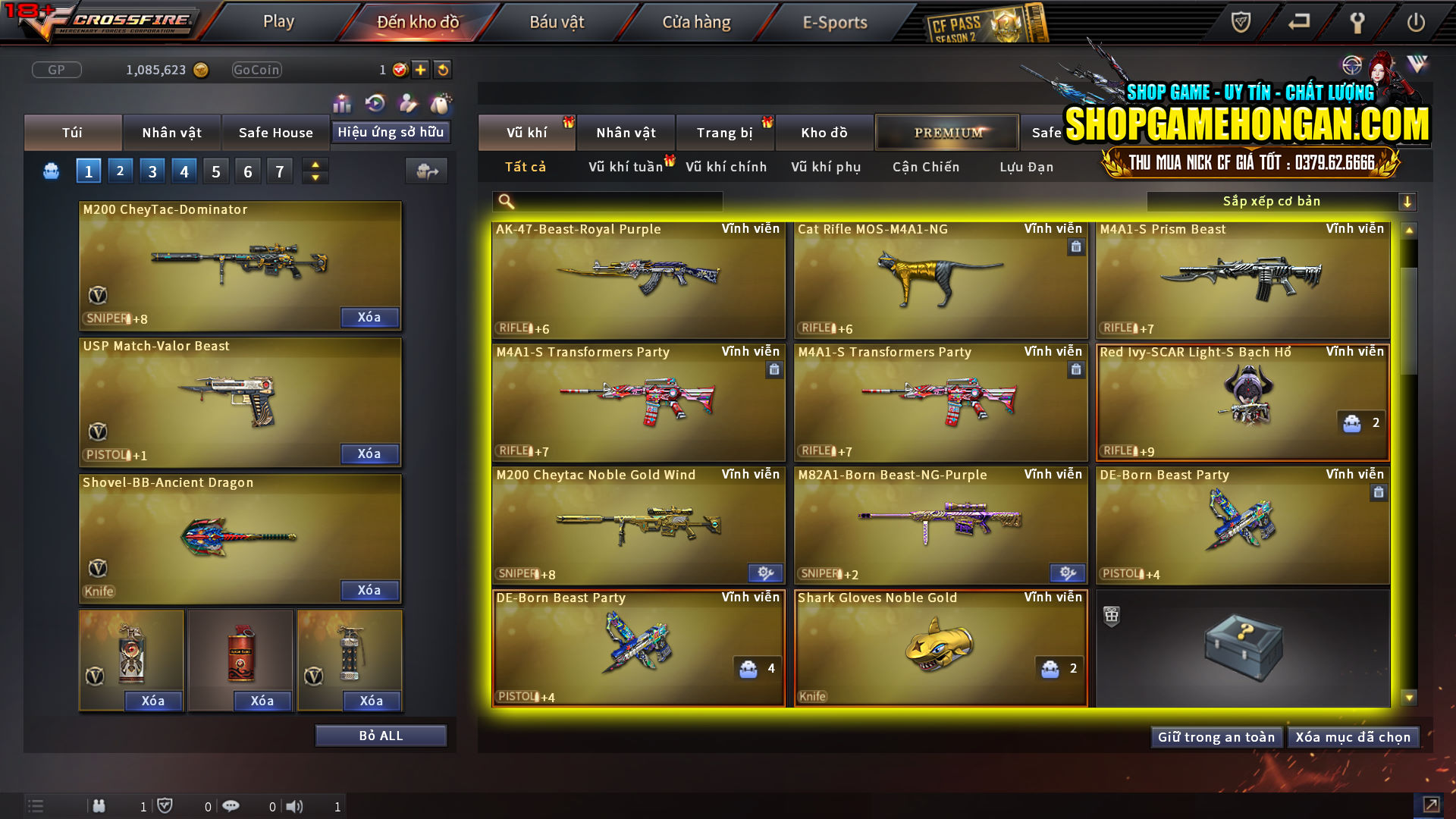
Task: Click the sort direction arrow beside the sort dropdown
Action: point(1408,201)
